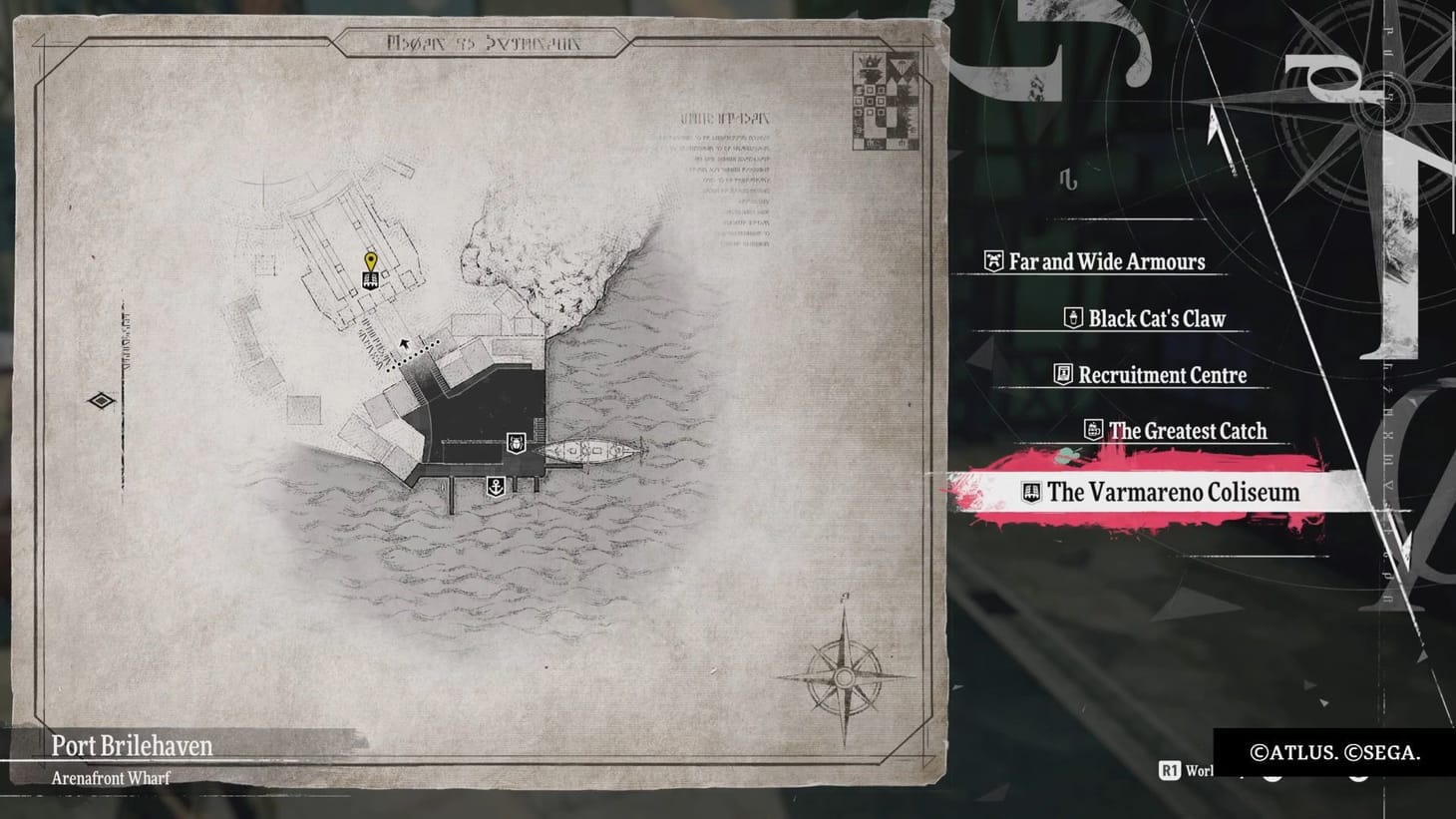Click the diamond marker on the map's left edge

coord(101,401)
